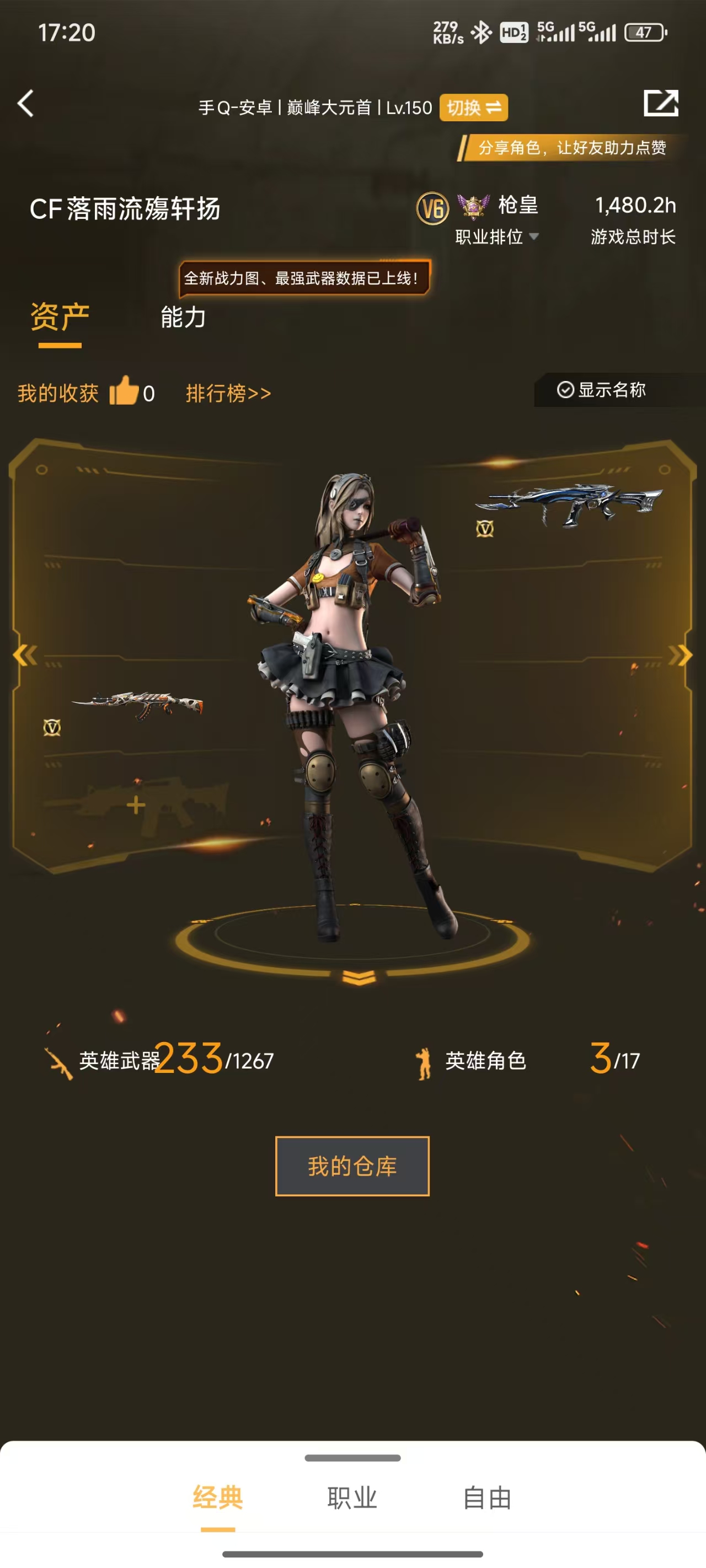Open the 职业排位 rank dropdown

point(496,237)
